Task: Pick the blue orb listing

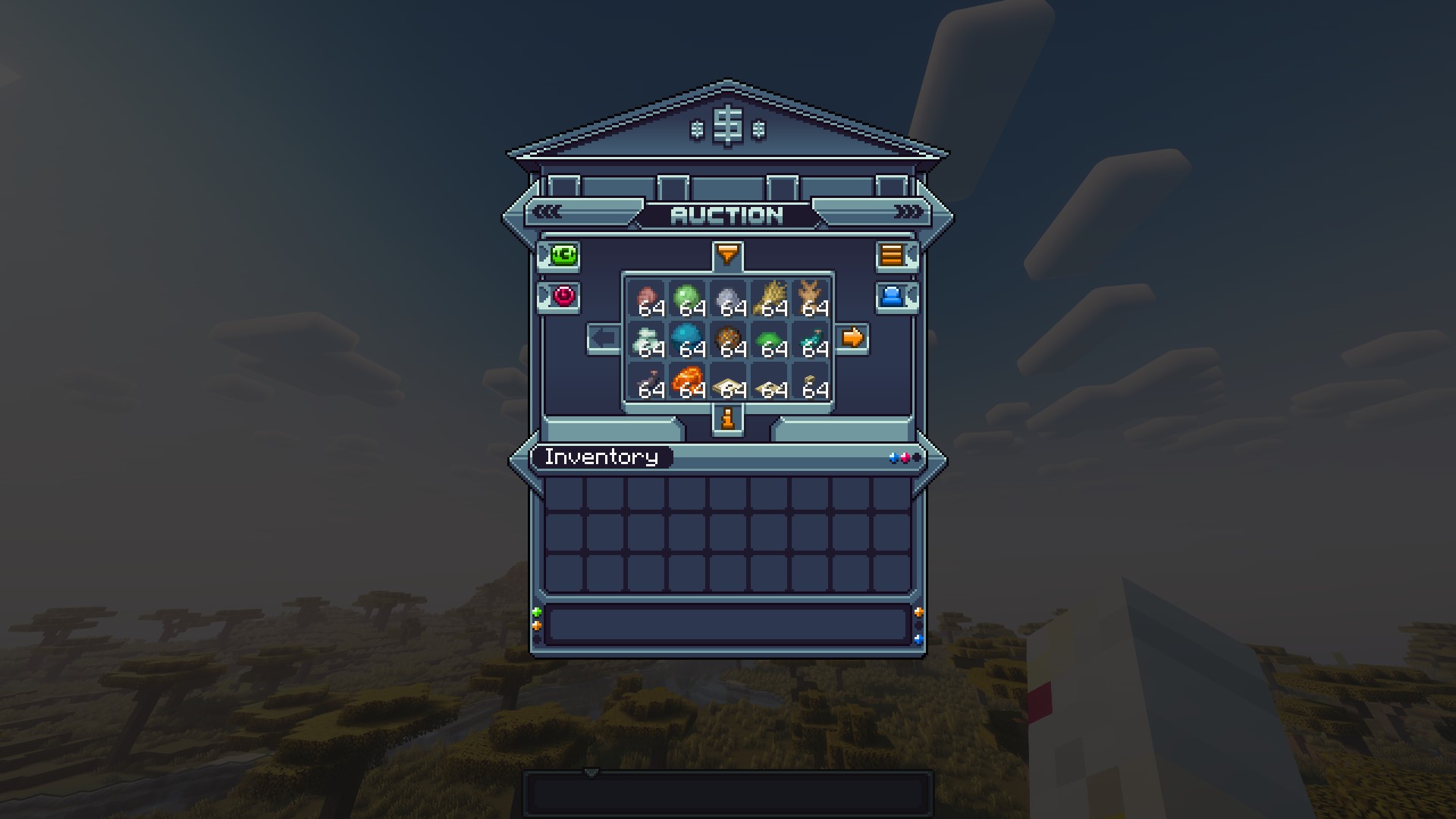Action: (x=687, y=340)
